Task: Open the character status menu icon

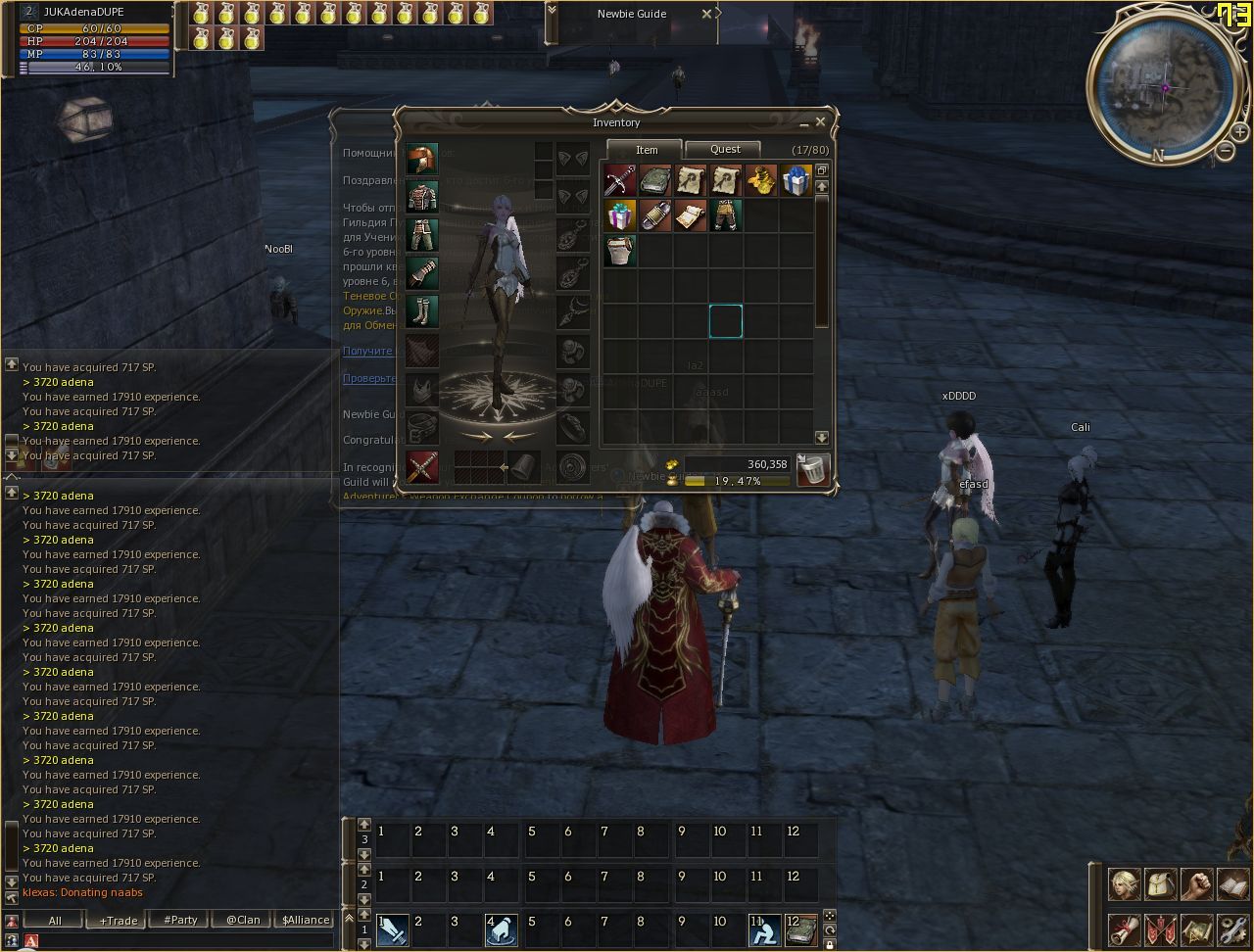Action: 1124,884
